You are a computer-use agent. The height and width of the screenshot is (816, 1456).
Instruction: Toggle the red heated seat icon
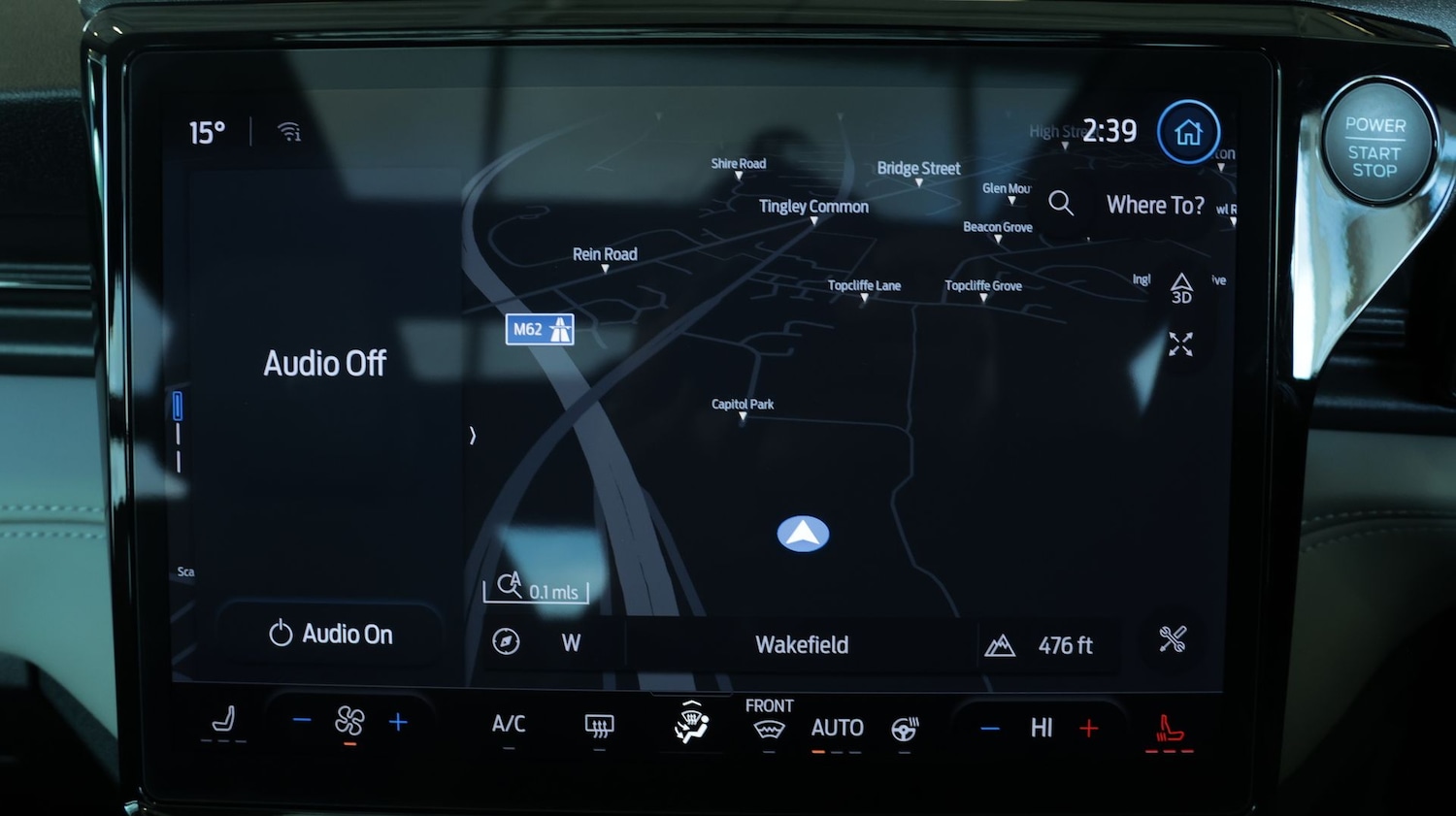pyautogui.click(x=1169, y=729)
